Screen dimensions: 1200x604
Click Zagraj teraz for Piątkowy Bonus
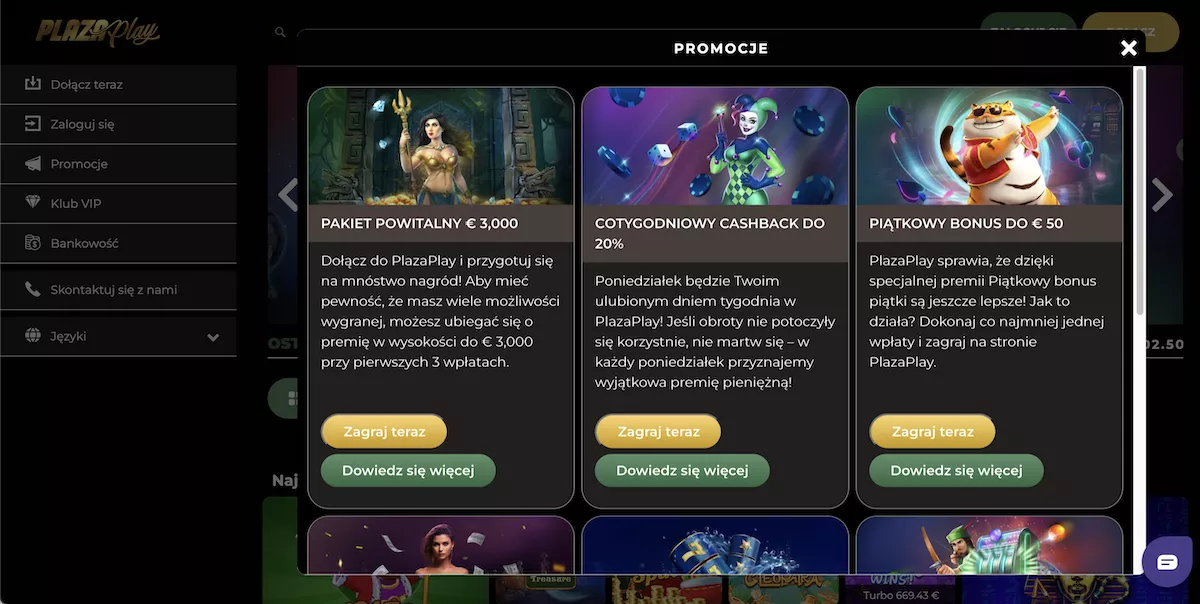pos(932,432)
